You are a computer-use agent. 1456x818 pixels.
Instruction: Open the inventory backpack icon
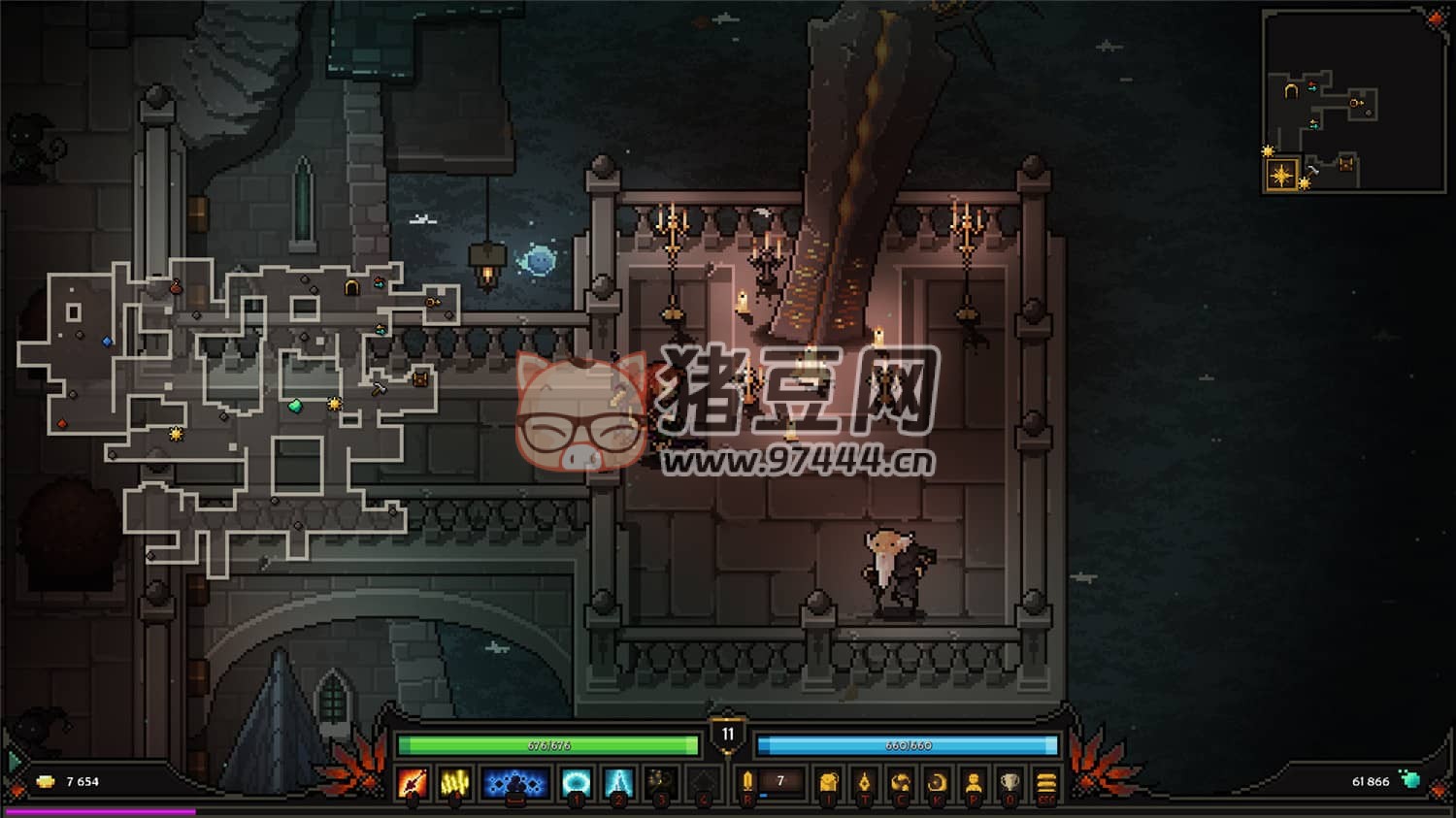(x=827, y=782)
